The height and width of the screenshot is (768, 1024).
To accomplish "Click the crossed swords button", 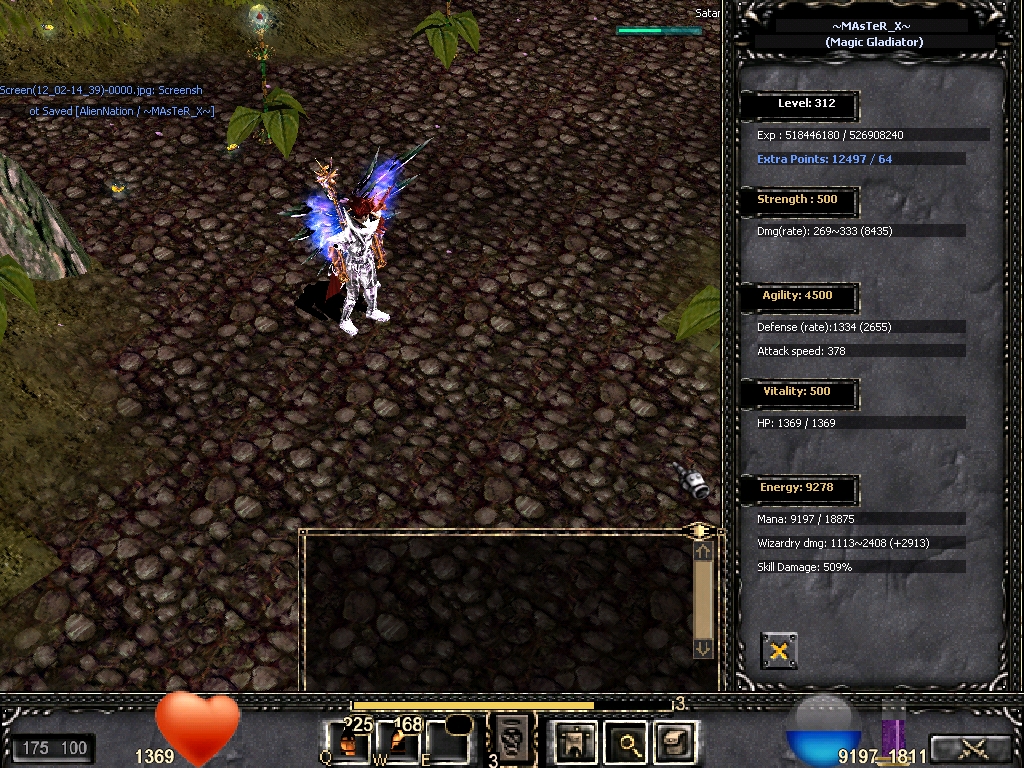I will point(972,747).
